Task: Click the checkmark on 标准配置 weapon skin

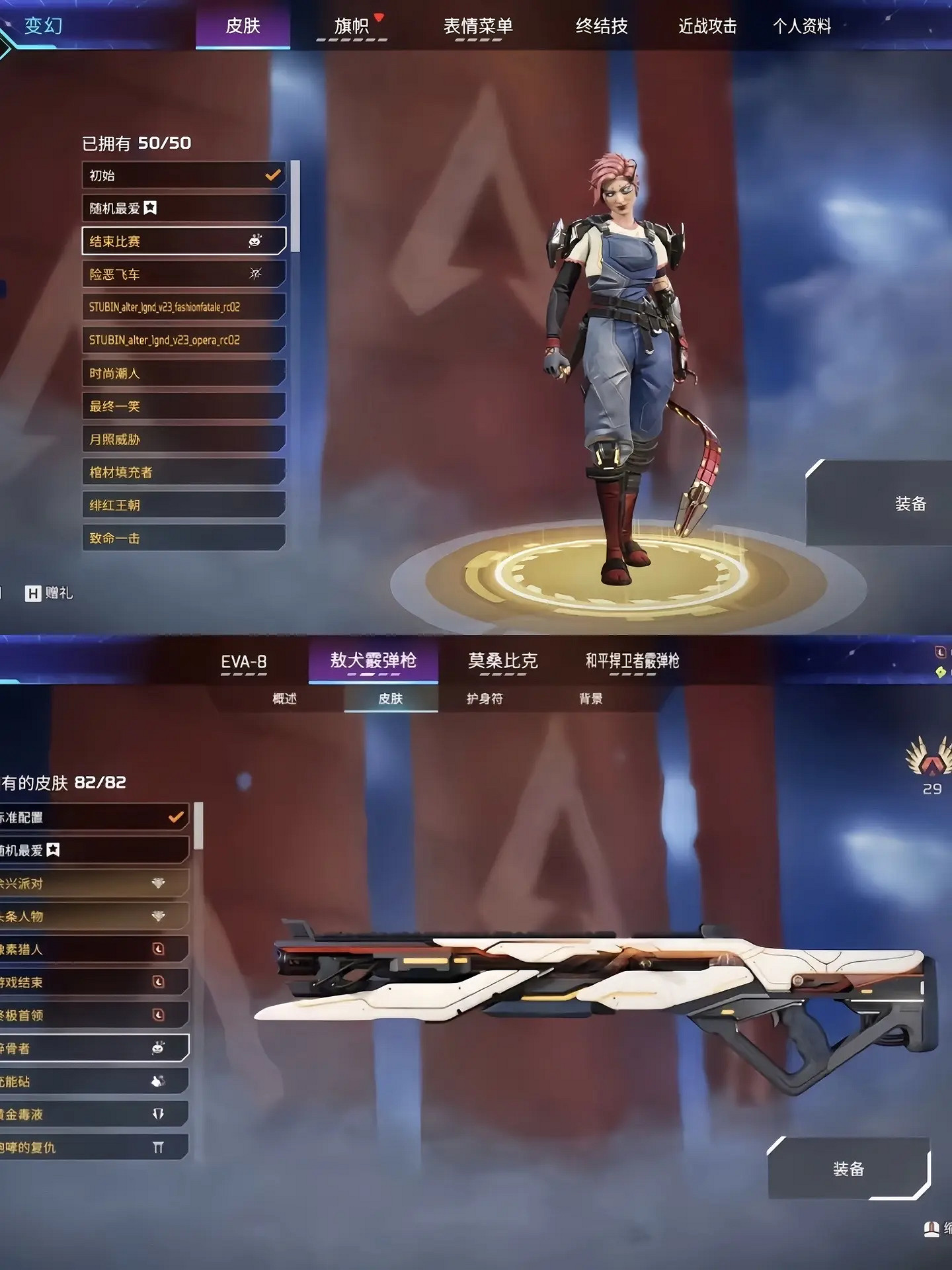Action: pos(176,816)
